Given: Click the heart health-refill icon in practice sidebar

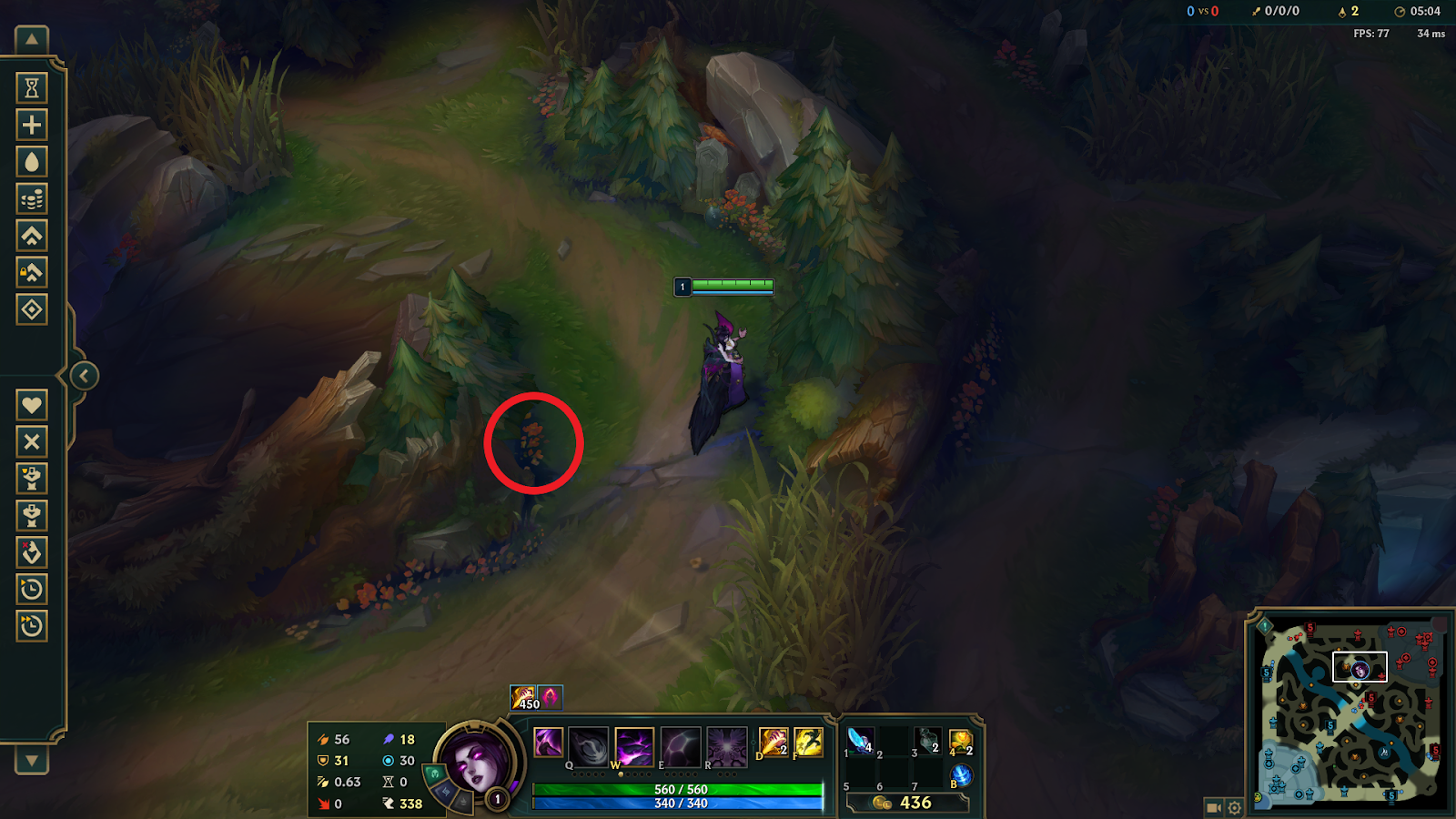Looking at the screenshot, I should (32, 405).
